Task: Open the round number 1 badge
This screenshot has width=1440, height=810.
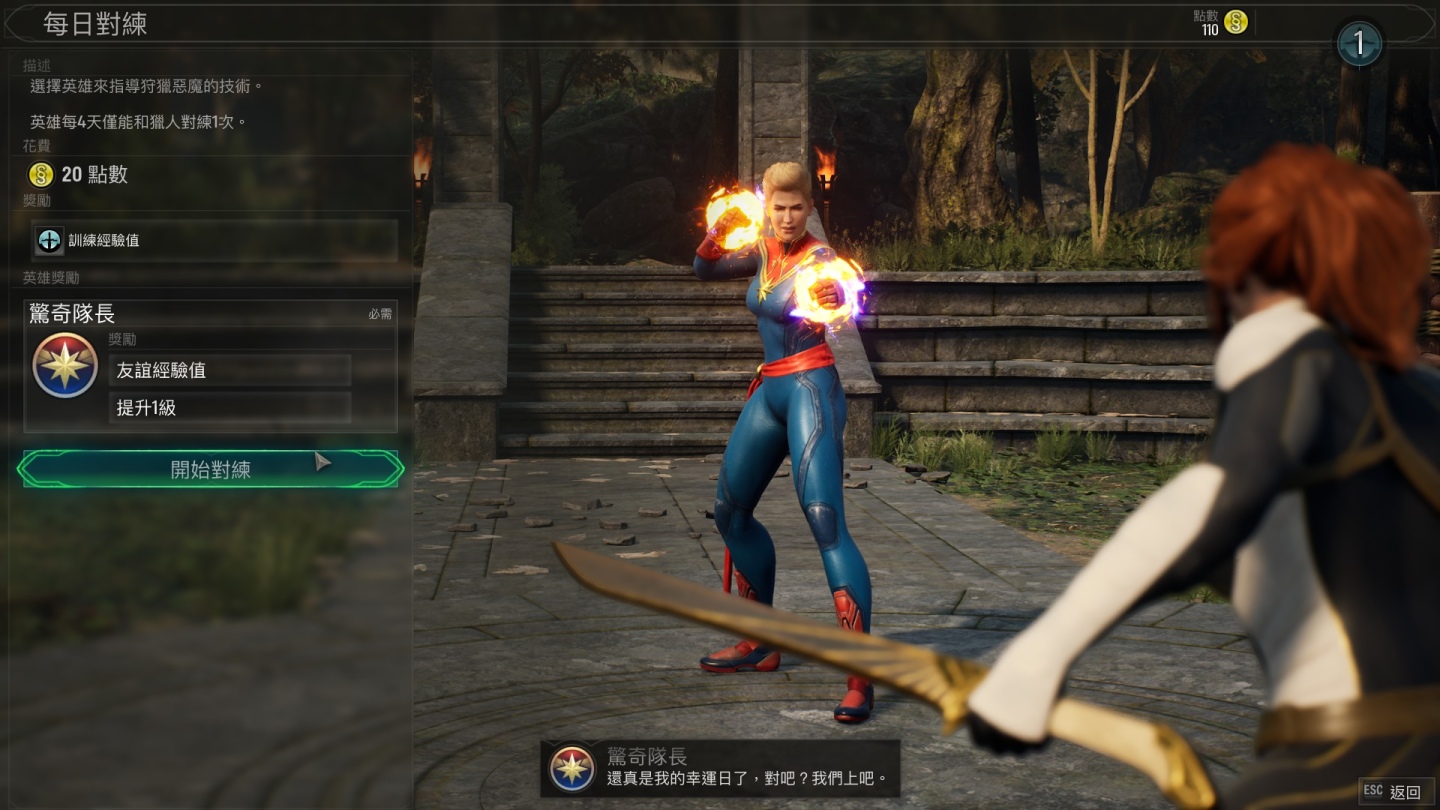Action: click(1359, 43)
